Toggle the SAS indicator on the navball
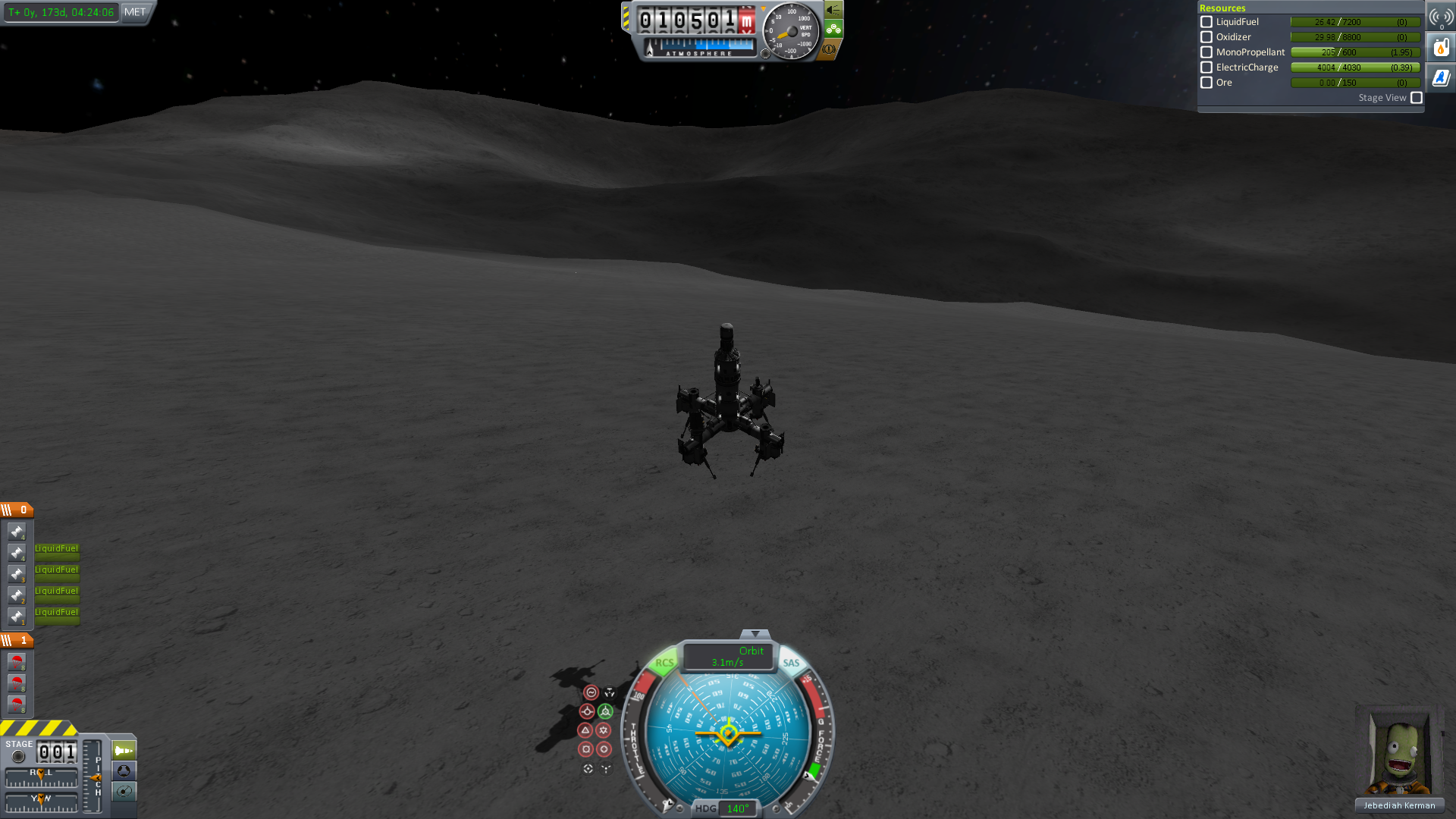The image size is (1456, 819). 791,662
